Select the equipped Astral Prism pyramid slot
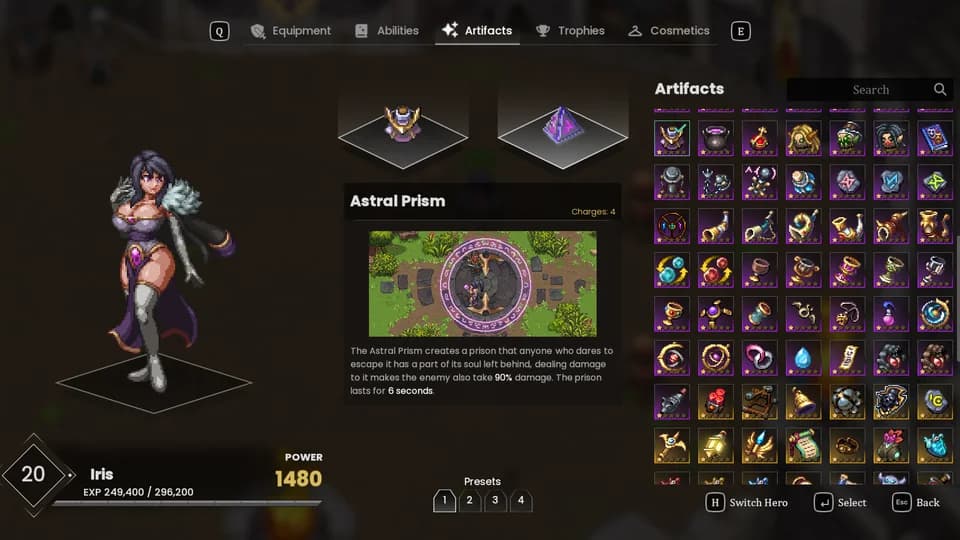This screenshot has width=960, height=540. click(562, 127)
